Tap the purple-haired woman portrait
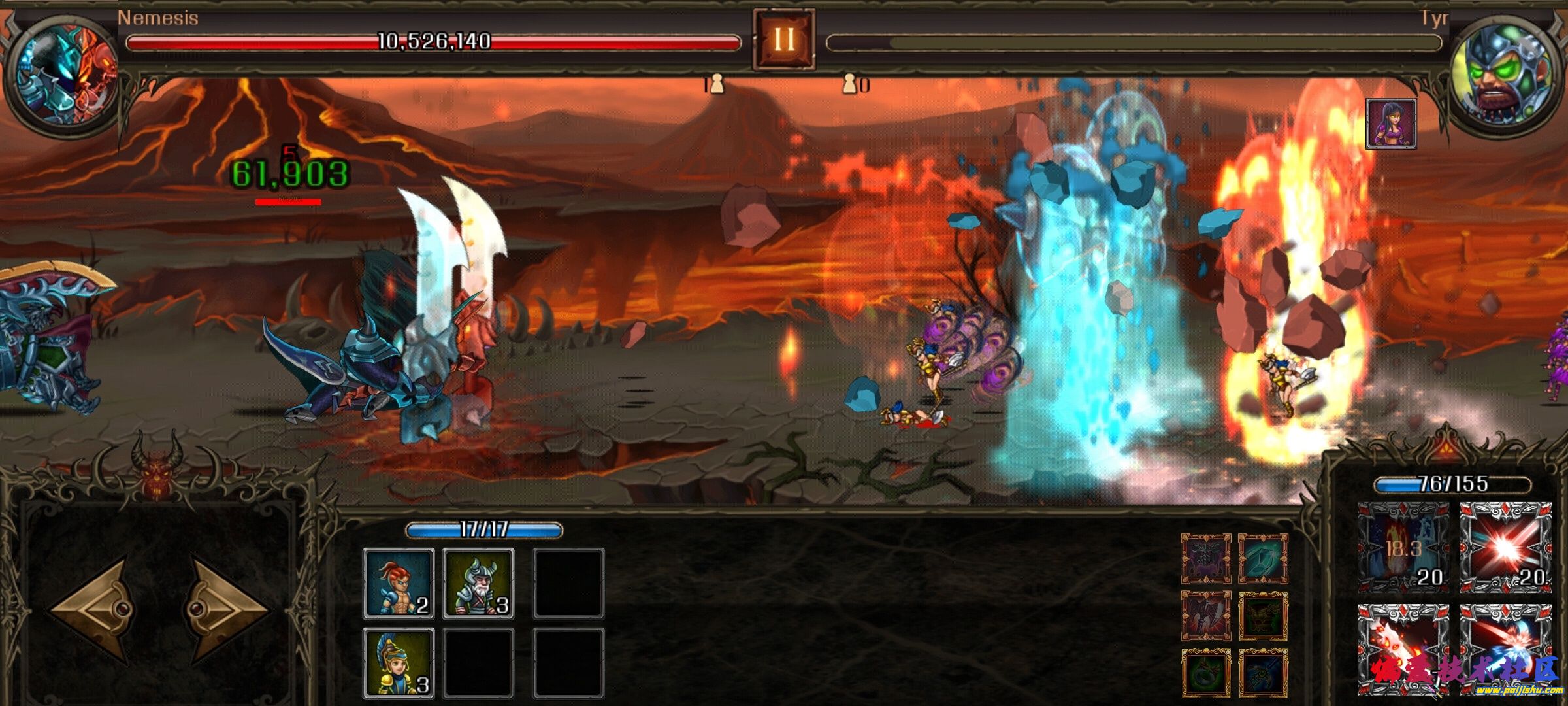Image resolution: width=1568 pixels, height=706 pixels. [1391, 124]
